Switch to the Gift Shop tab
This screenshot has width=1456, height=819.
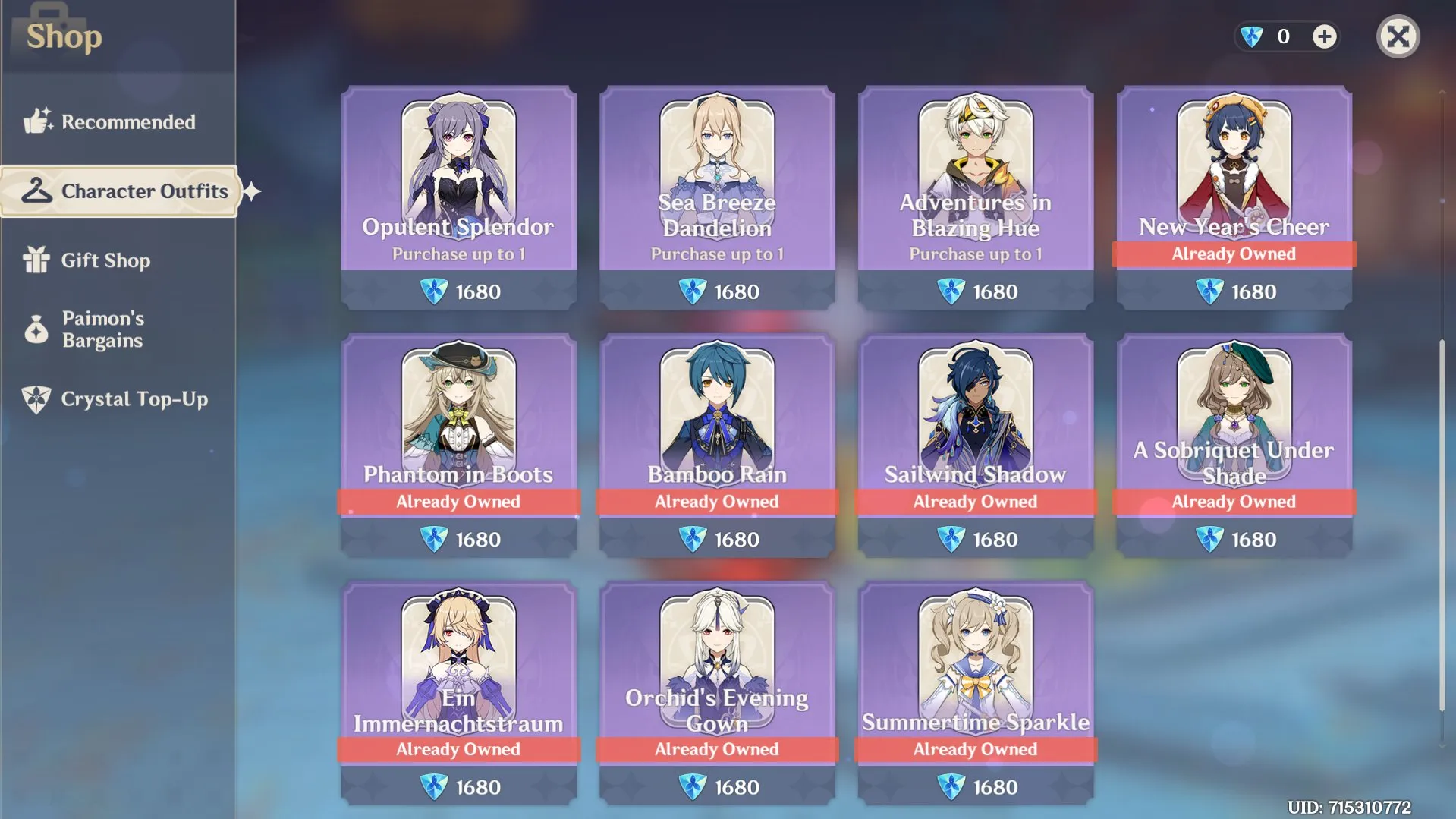(x=106, y=260)
